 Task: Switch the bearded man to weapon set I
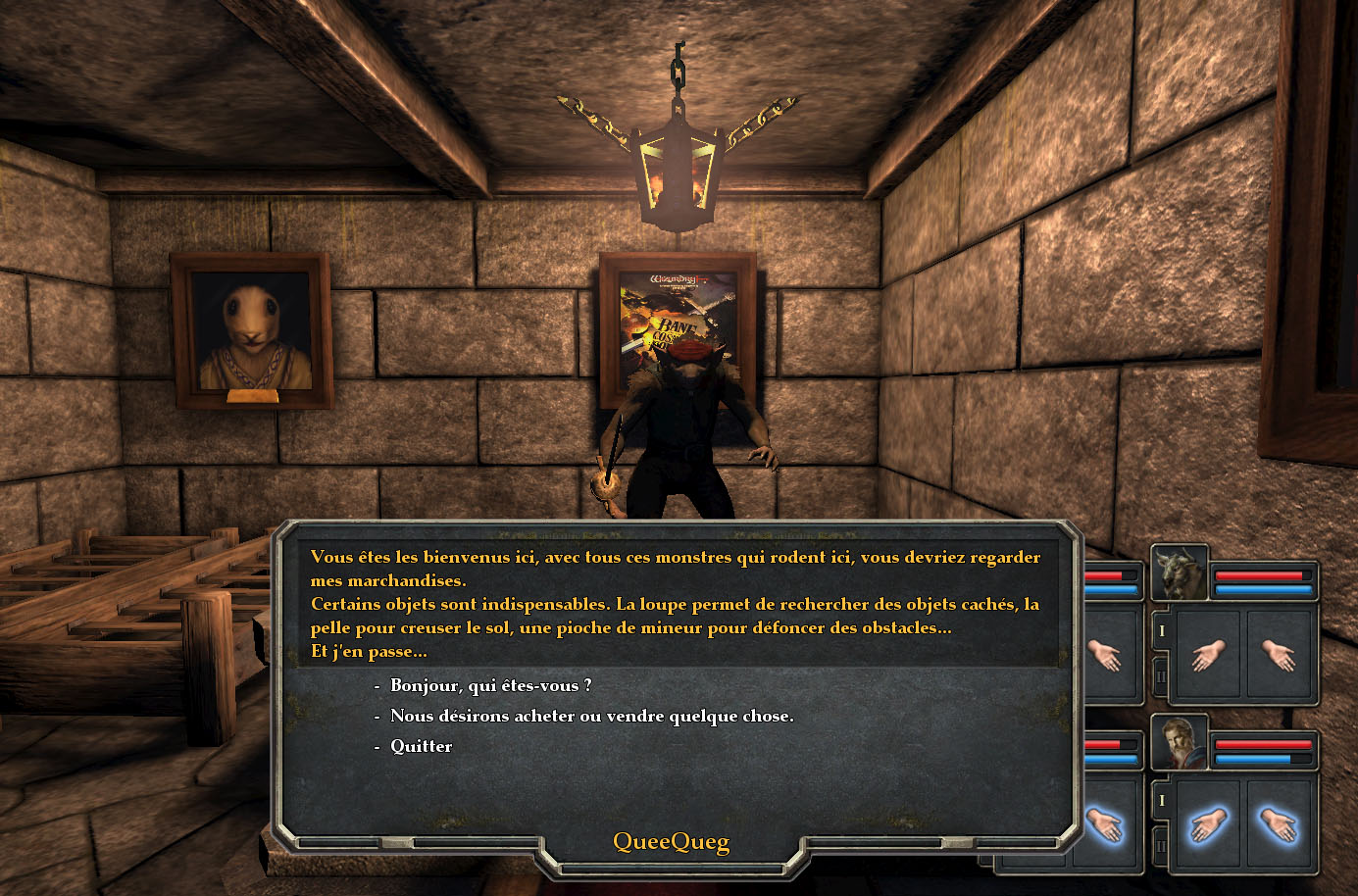[x=1162, y=801]
